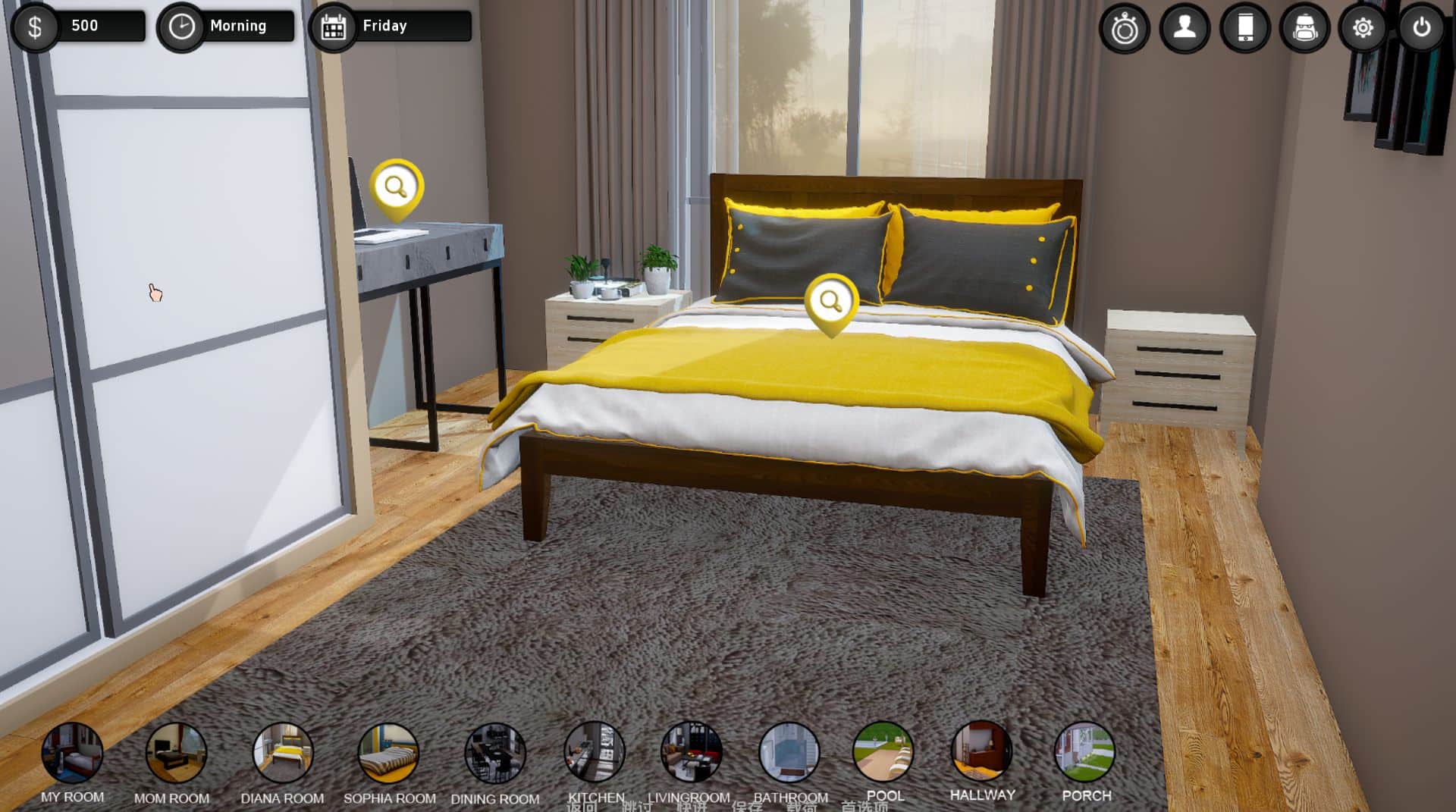Viewport: 1456px width, 812px height.
Task: Open settings with the gear icon
Action: point(1363,29)
